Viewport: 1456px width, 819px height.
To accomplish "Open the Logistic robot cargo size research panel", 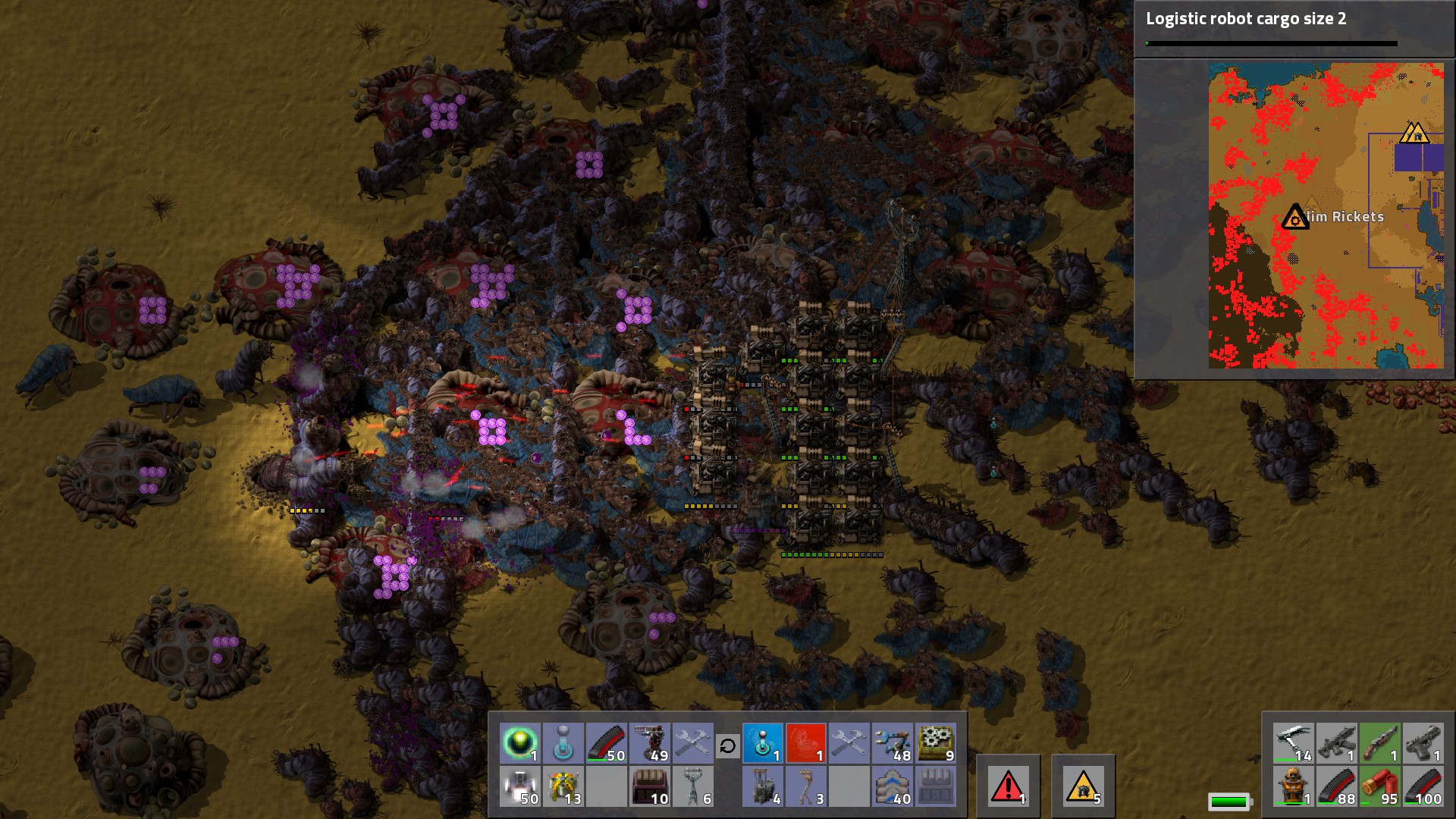I will [x=1271, y=28].
